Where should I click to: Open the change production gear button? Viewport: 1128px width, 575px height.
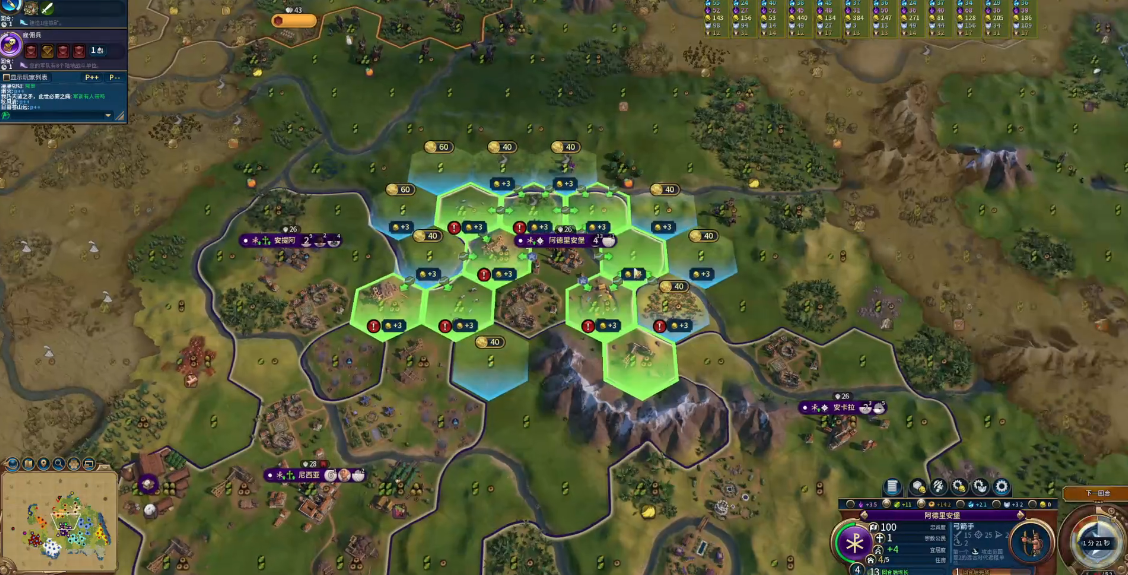1002,487
